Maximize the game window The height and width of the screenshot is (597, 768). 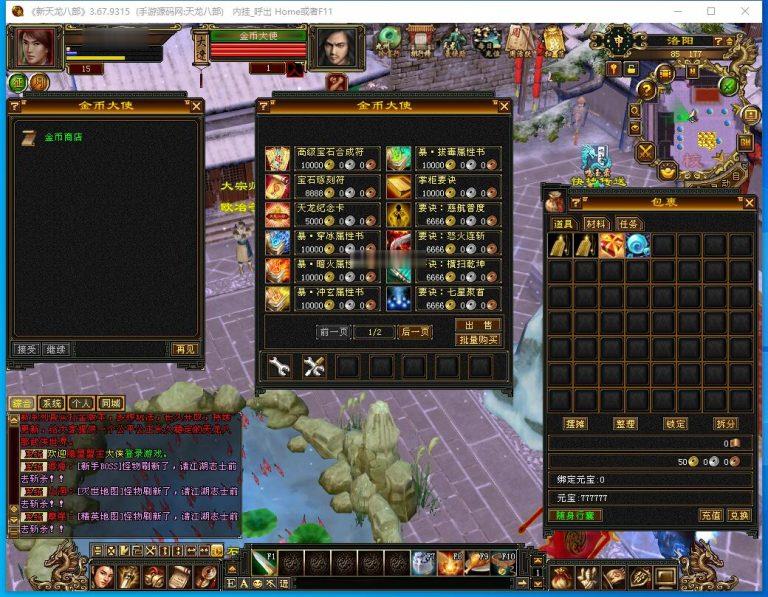click(x=711, y=11)
